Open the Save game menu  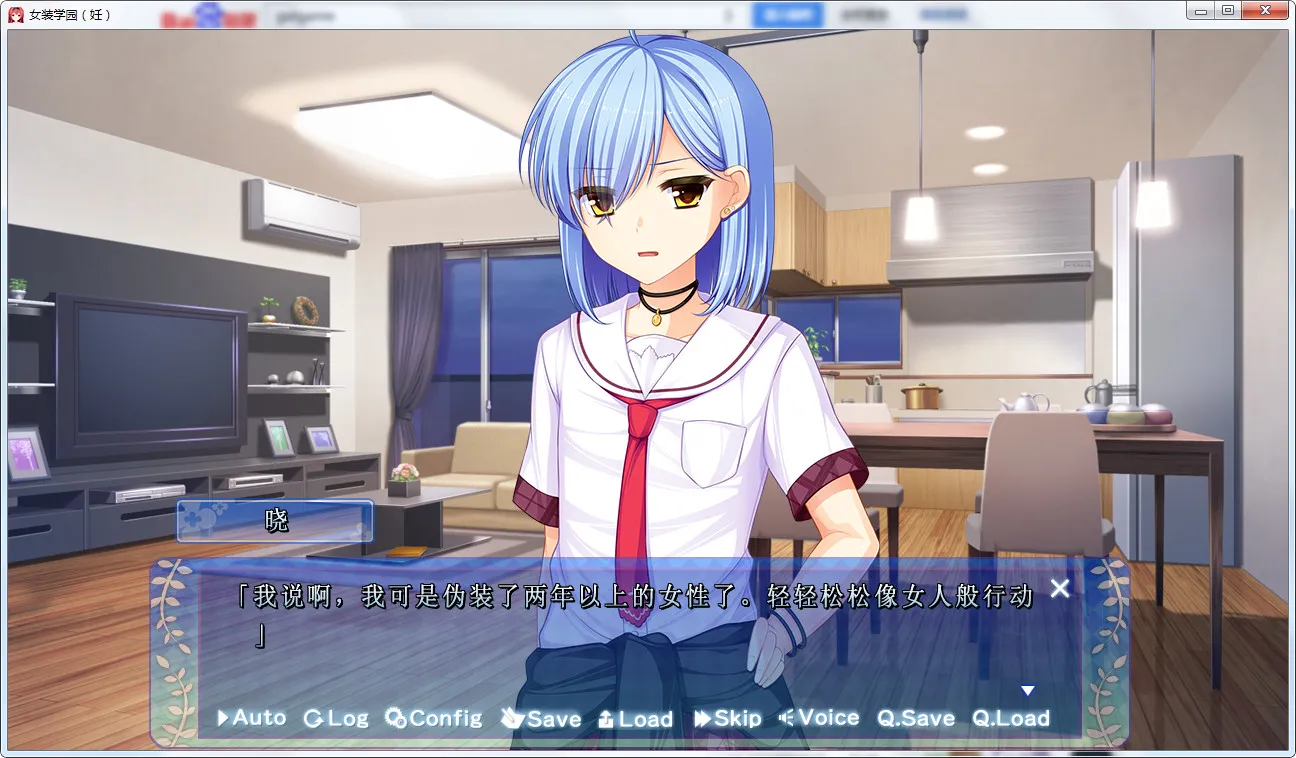click(541, 718)
